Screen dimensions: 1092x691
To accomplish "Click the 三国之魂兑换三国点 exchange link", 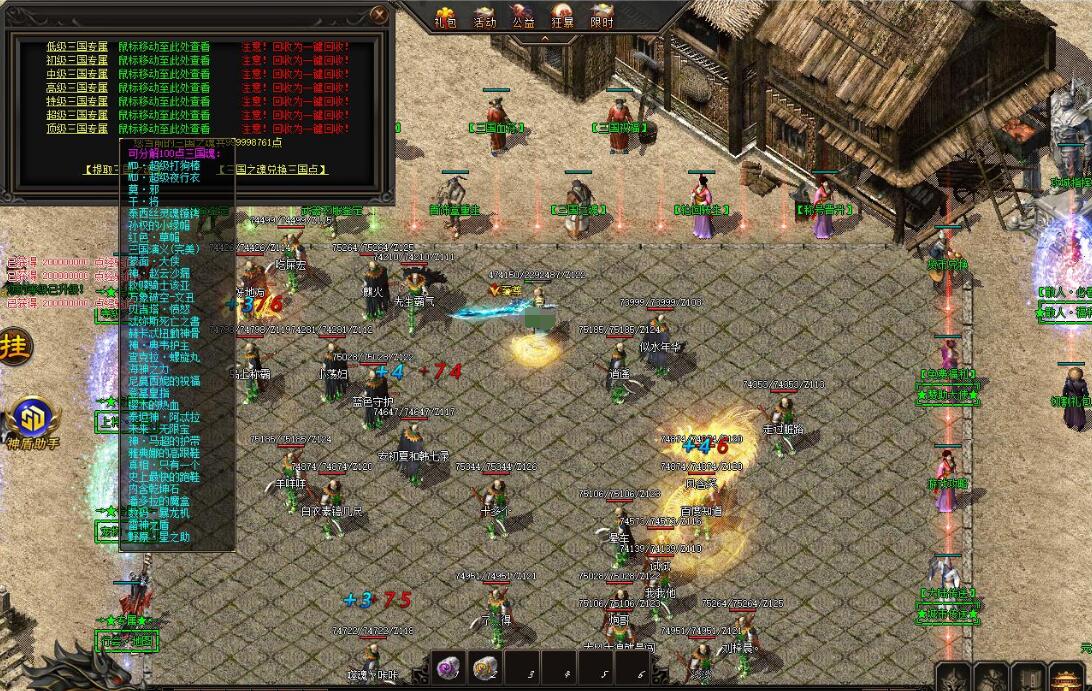I will [x=272, y=170].
